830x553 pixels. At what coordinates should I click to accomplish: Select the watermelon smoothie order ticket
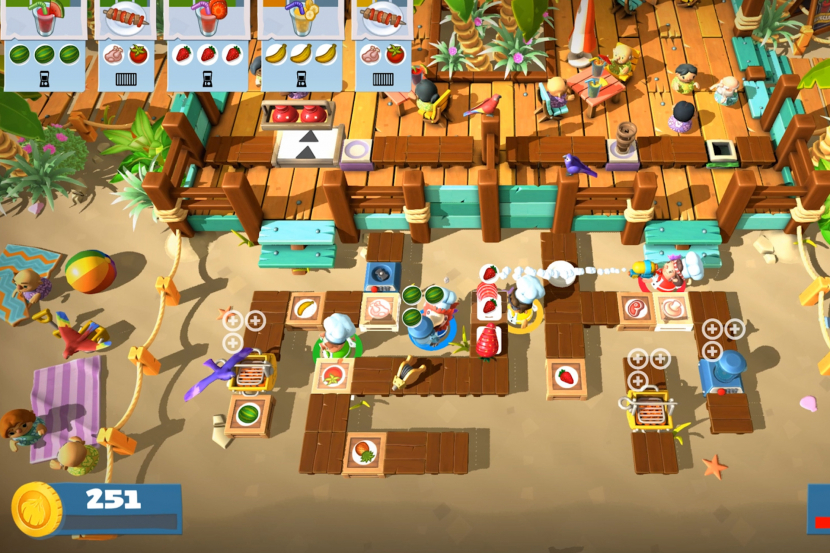(44, 44)
